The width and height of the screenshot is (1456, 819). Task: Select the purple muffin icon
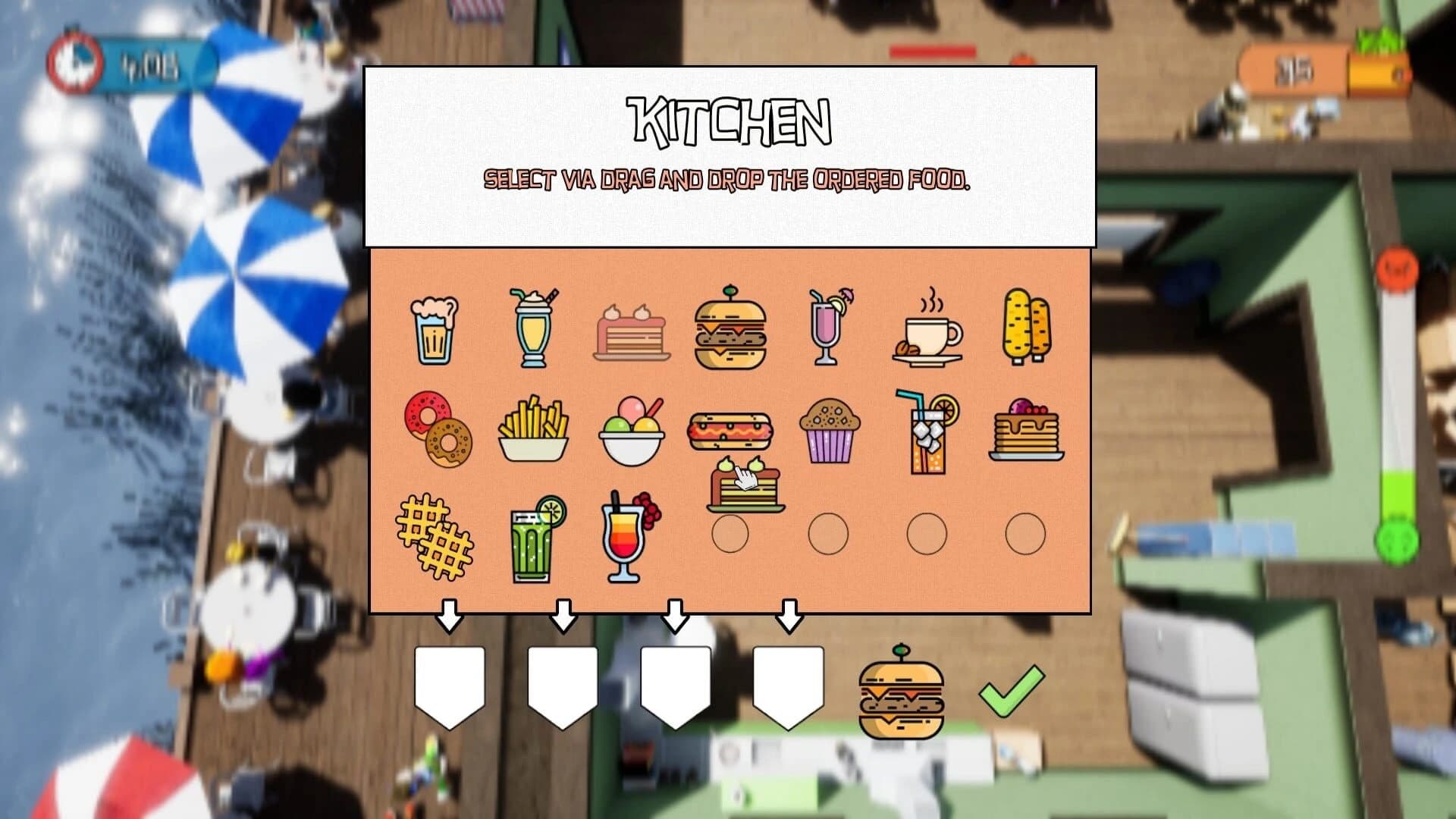(x=828, y=428)
